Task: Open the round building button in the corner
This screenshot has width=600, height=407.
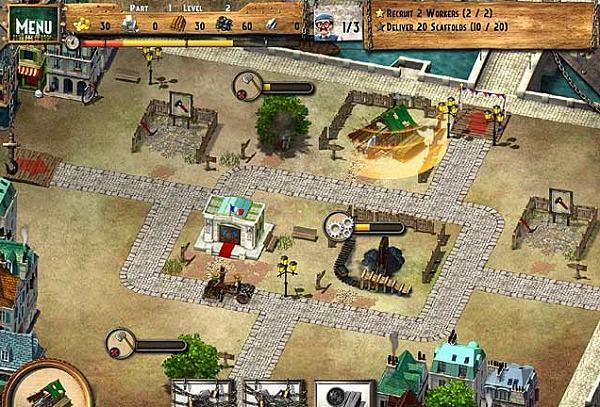Action: [43, 385]
